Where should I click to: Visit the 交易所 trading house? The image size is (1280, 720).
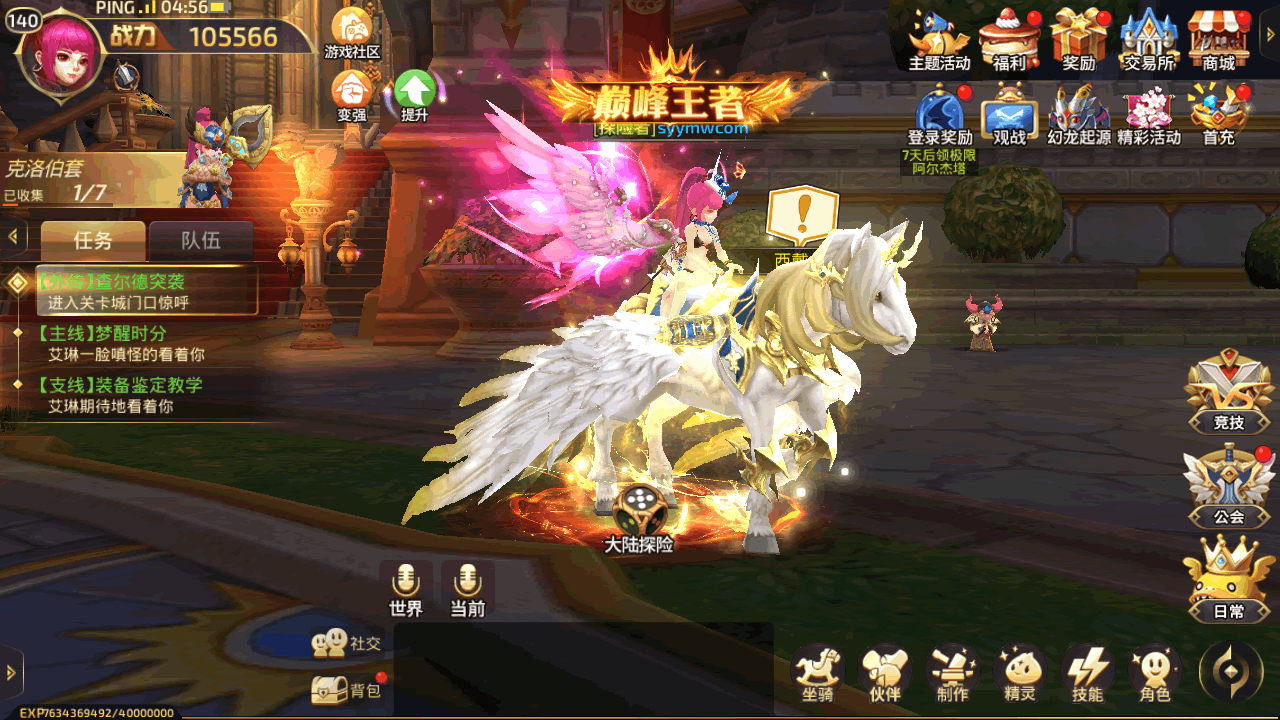coord(1148,38)
